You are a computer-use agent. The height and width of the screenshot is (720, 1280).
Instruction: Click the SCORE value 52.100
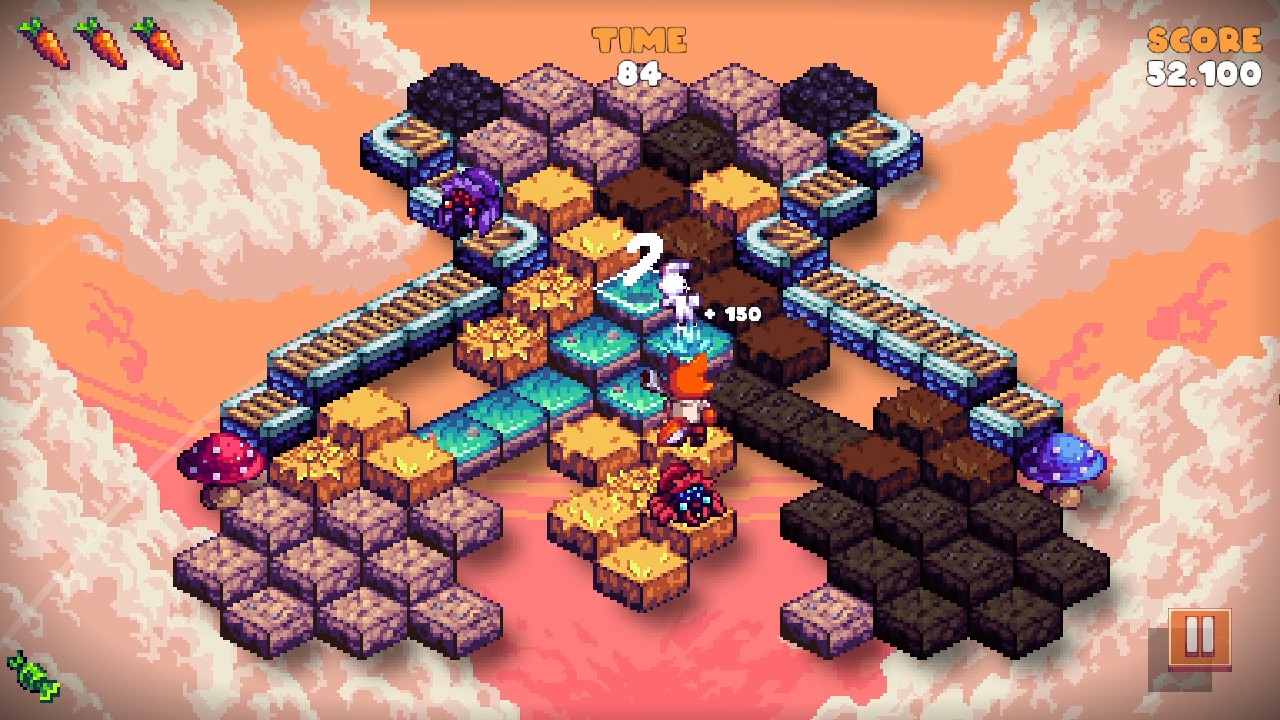click(1205, 72)
